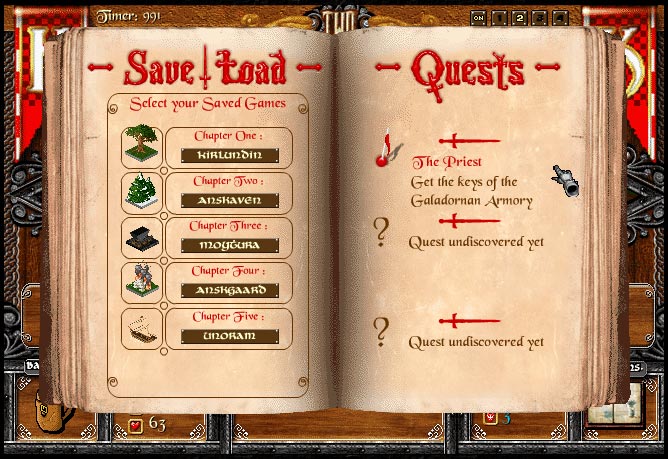
Task: Select the dark anvil Chapter Three thumbnail
Action: point(142,238)
